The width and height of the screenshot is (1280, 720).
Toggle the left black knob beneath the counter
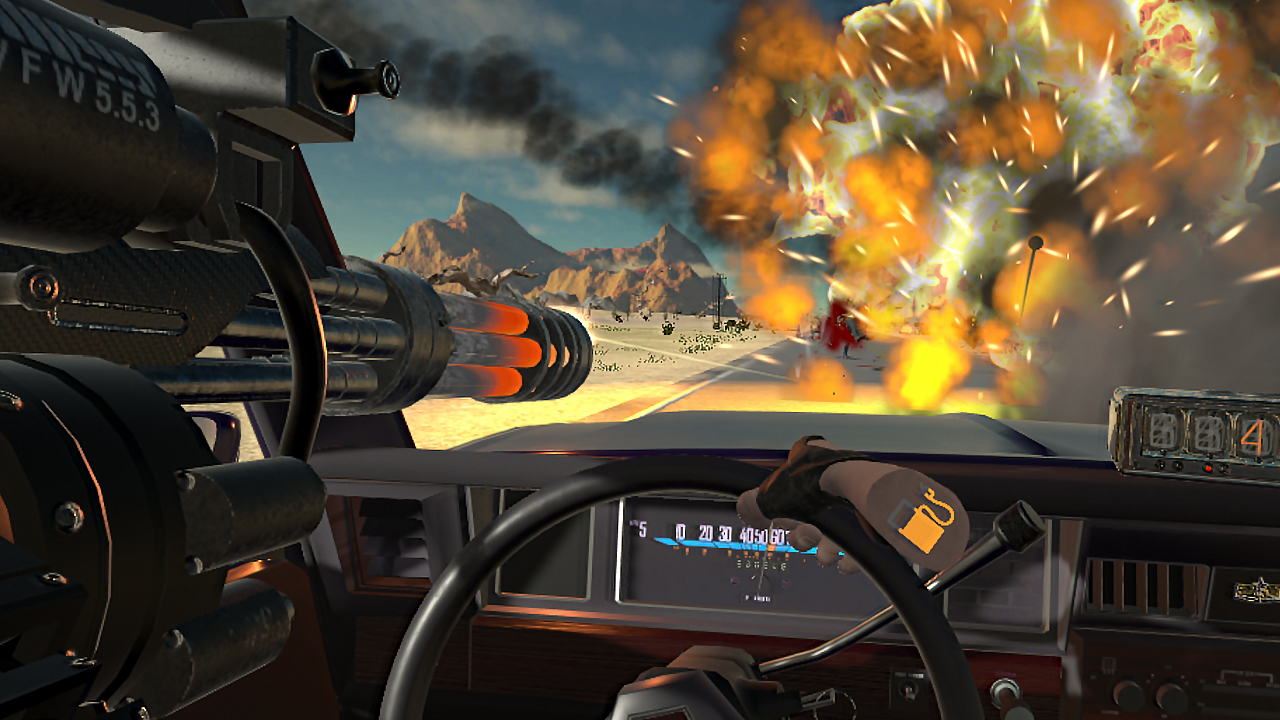point(1161,464)
